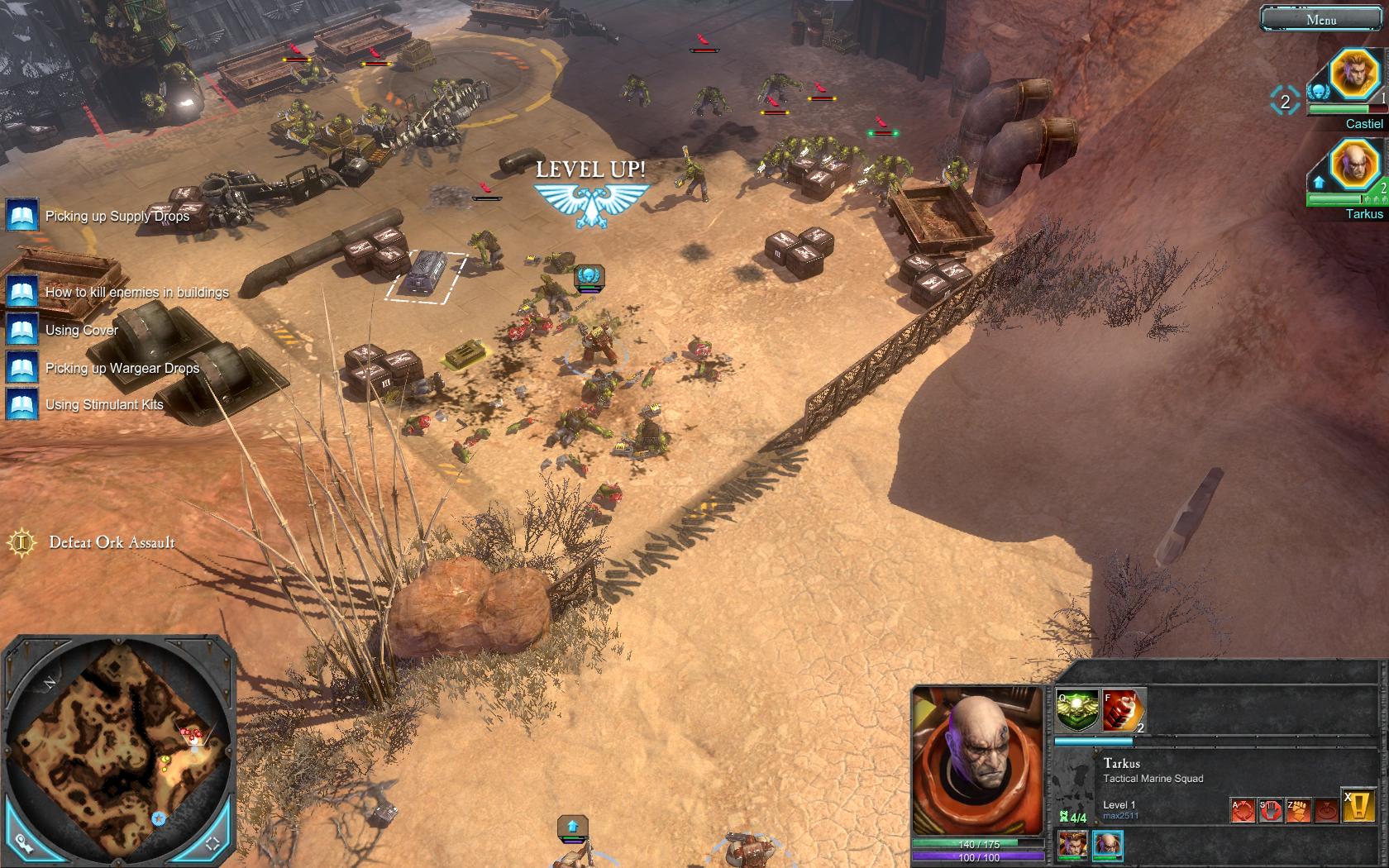The width and height of the screenshot is (1389, 868).
Task: Use the red fist grenade ability
Action: click(x=1123, y=710)
